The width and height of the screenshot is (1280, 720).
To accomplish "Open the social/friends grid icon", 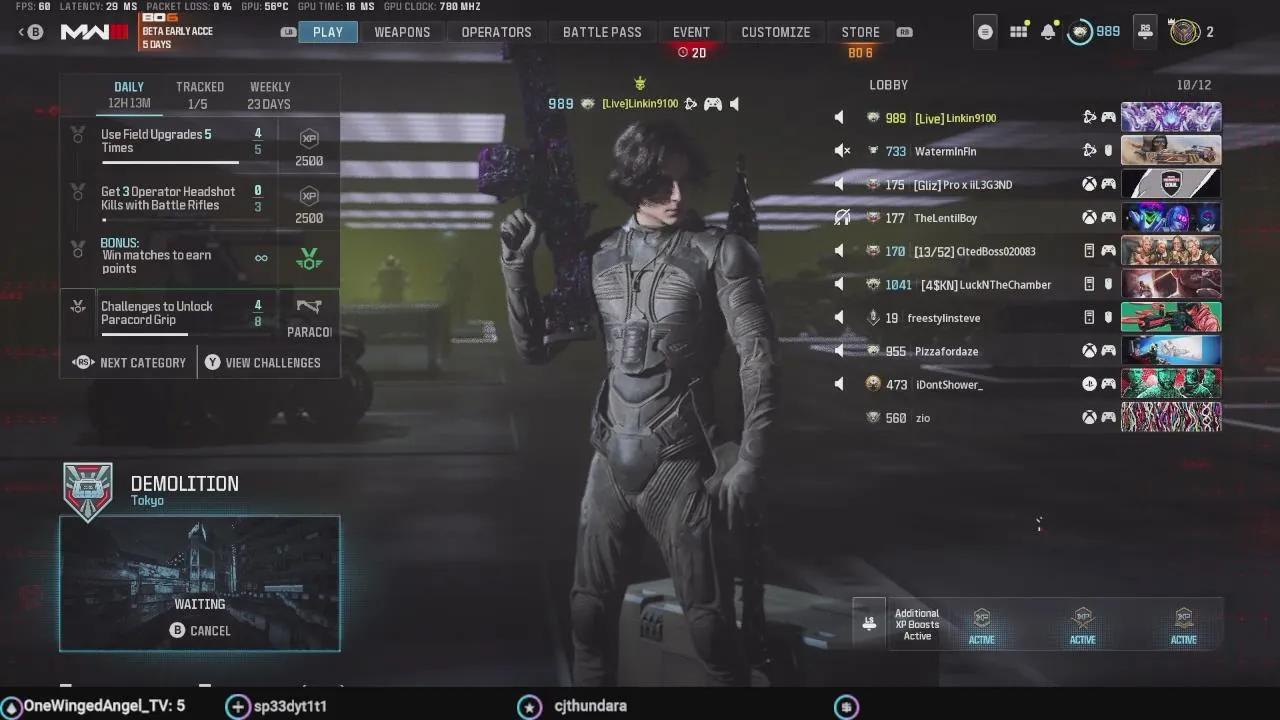I will [x=1017, y=31].
